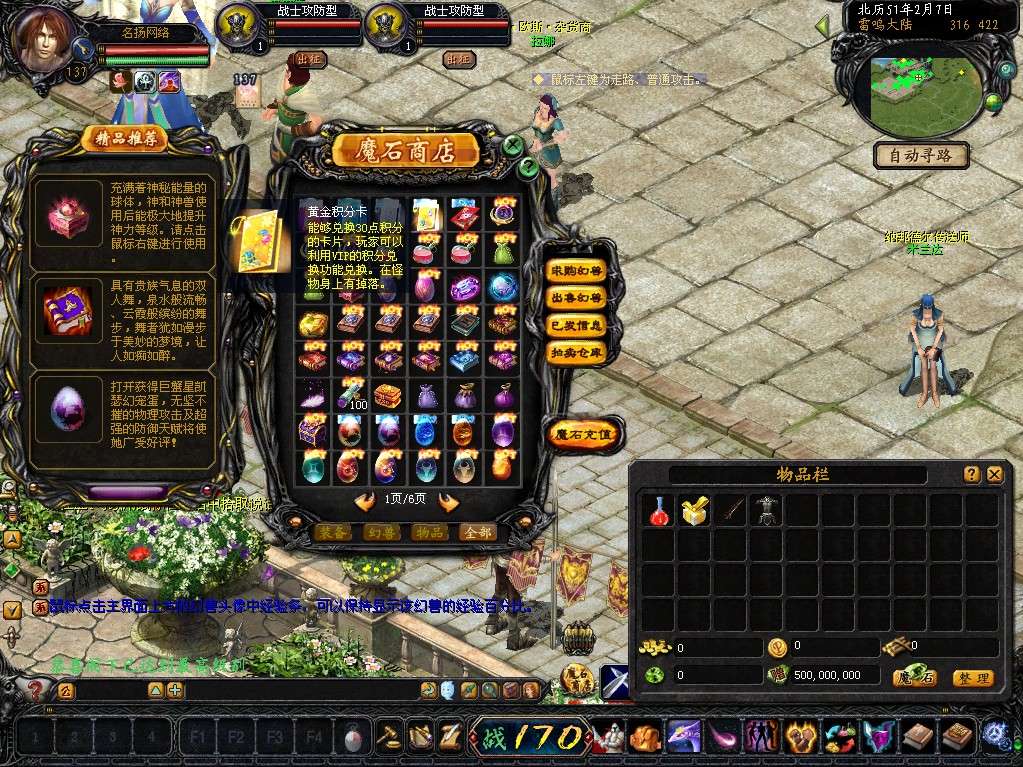
Task: Open the inventory help question mark
Action: pyautogui.click(x=971, y=475)
